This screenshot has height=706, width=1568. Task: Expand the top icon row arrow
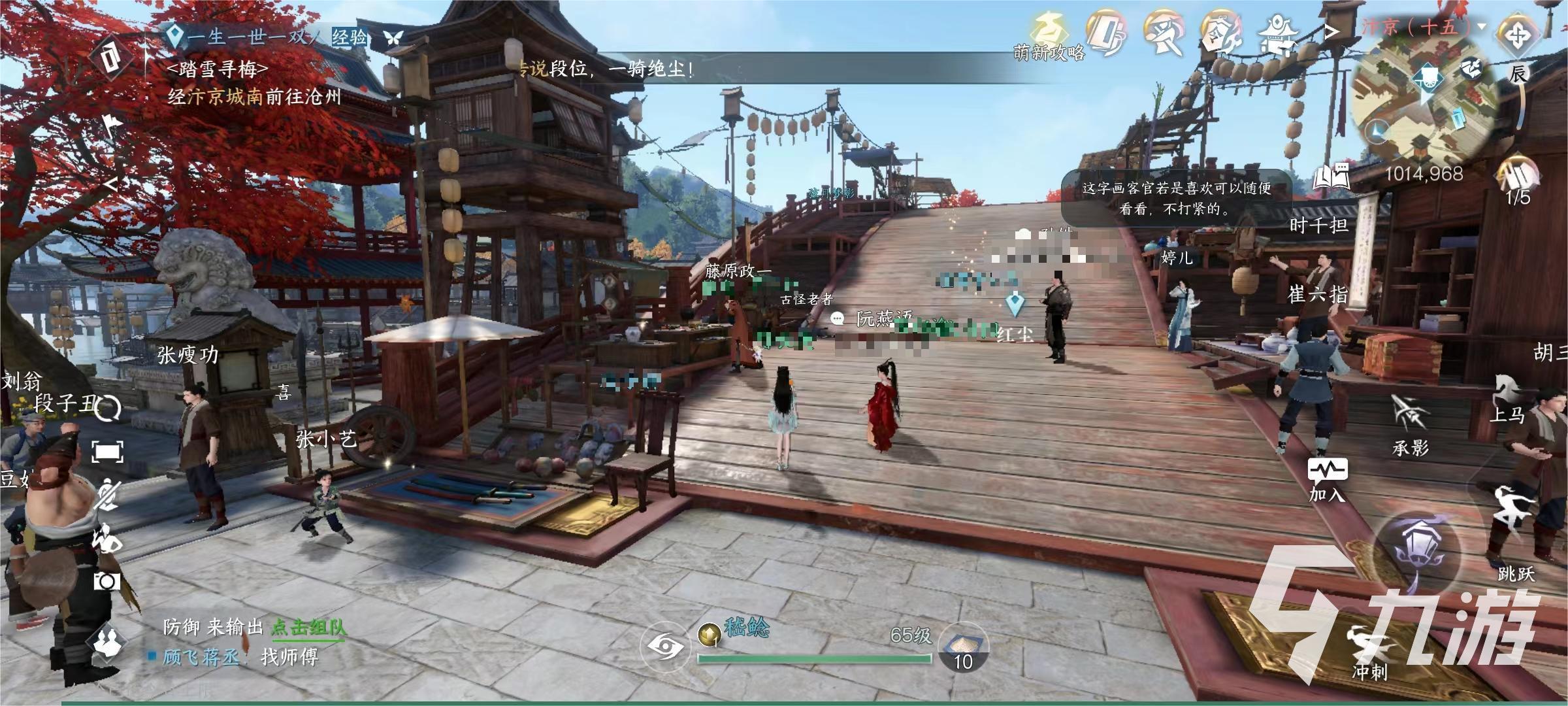(1331, 31)
